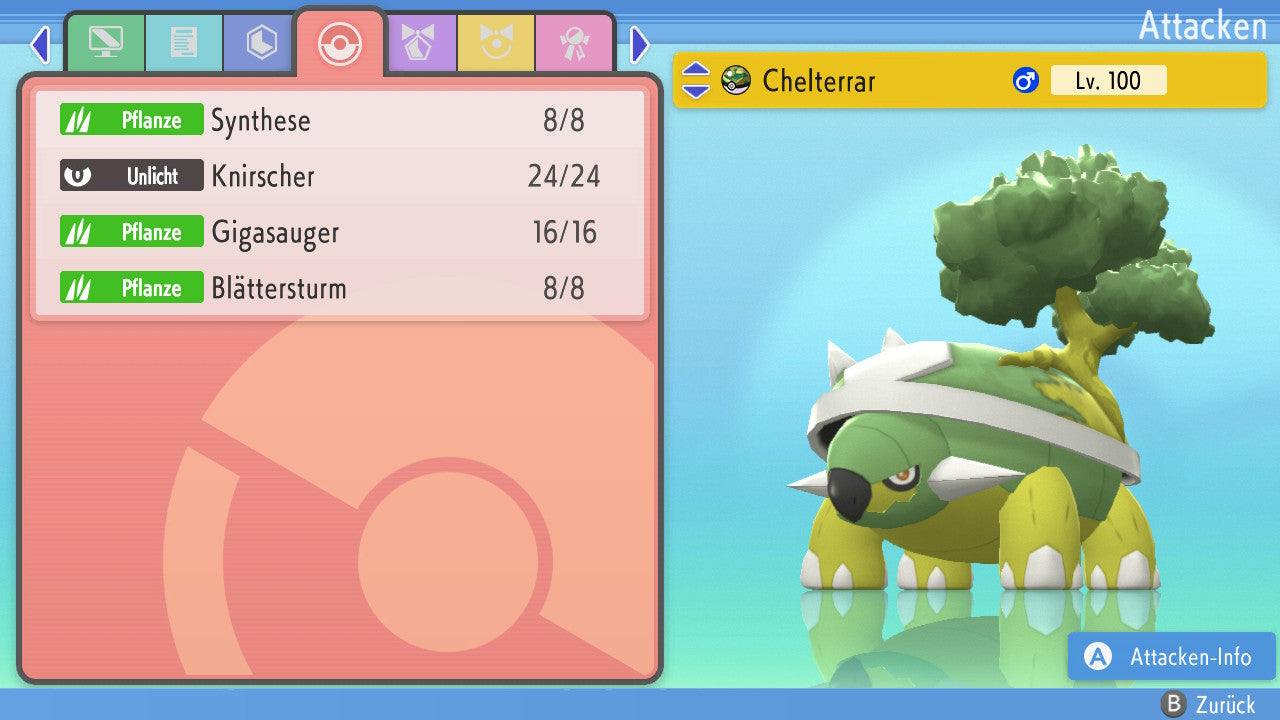This screenshot has width=1280, height=720.
Task: Open the teal document notes tab
Action: tap(183, 44)
